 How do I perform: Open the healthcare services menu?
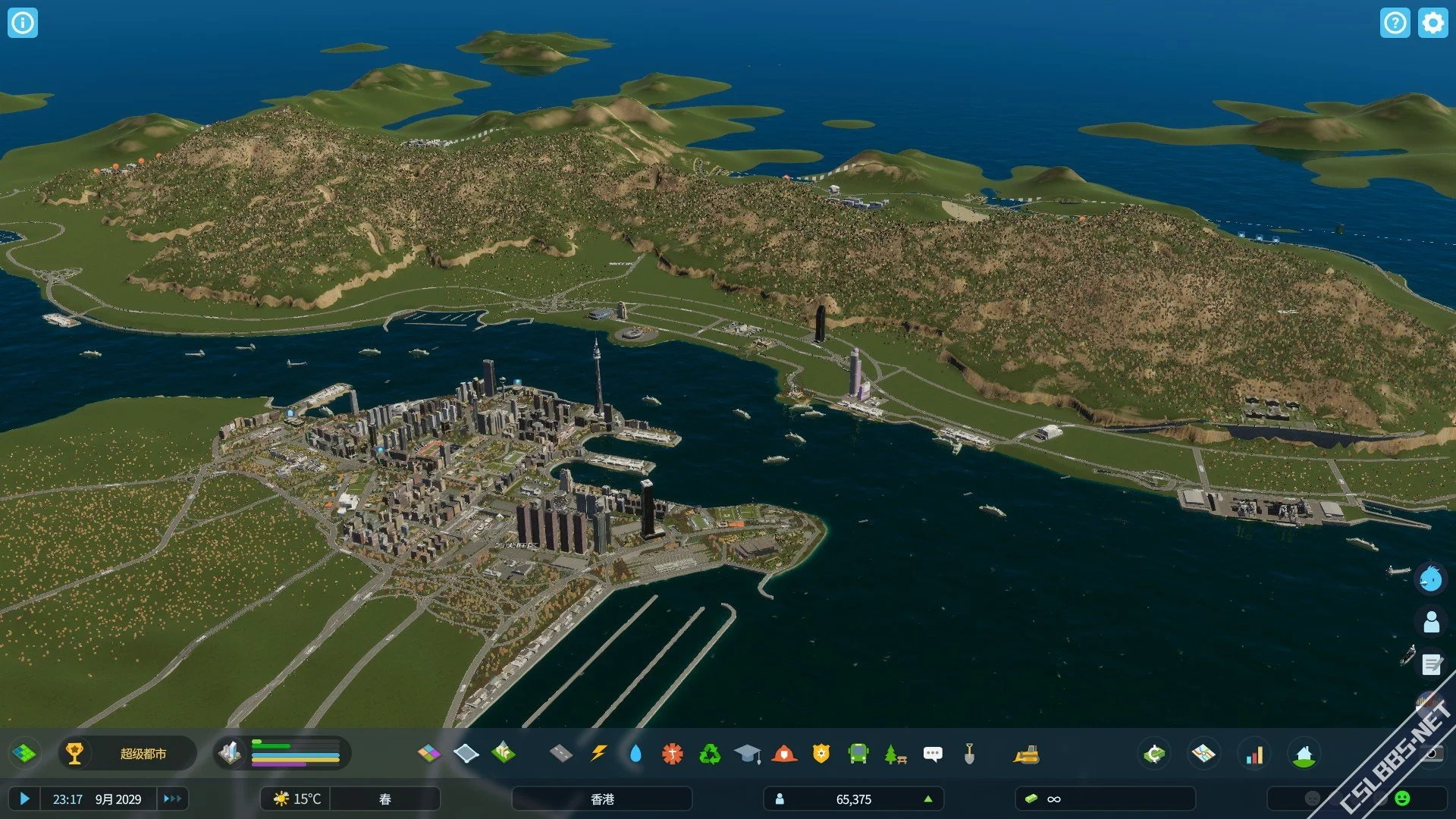pyautogui.click(x=673, y=753)
